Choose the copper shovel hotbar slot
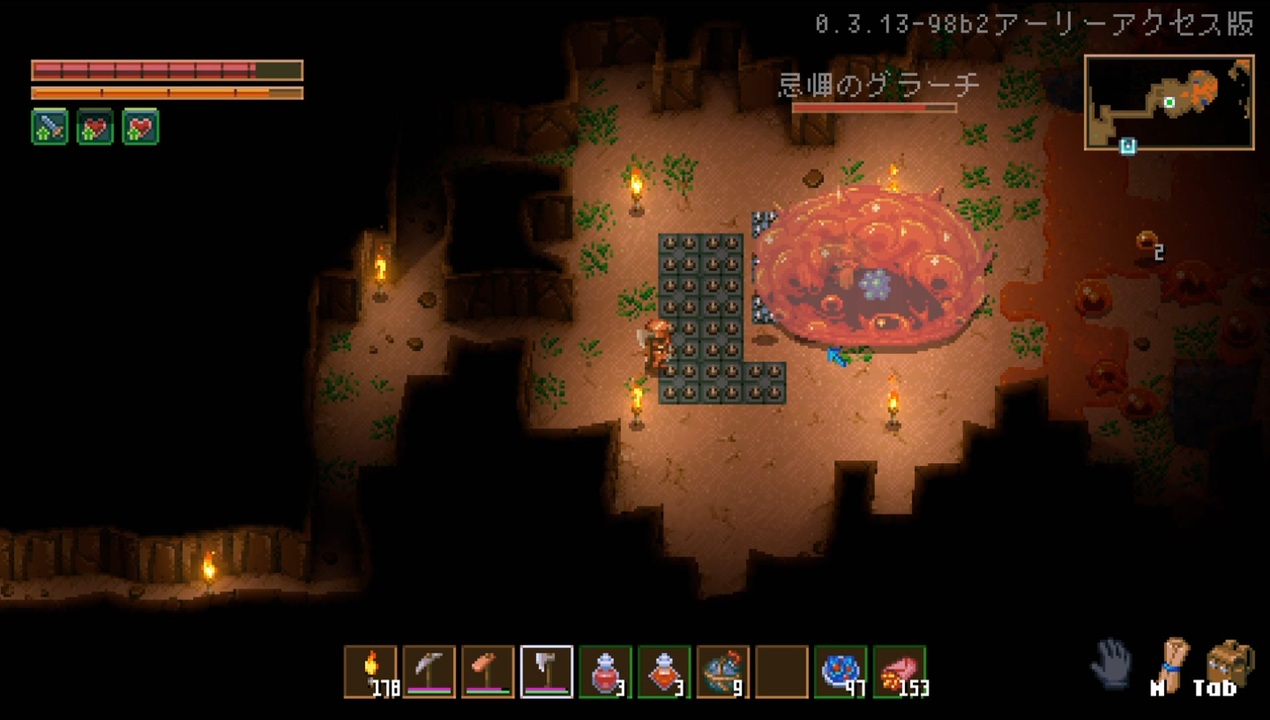This screenshot has width=1270, height=720. [488, 671]
